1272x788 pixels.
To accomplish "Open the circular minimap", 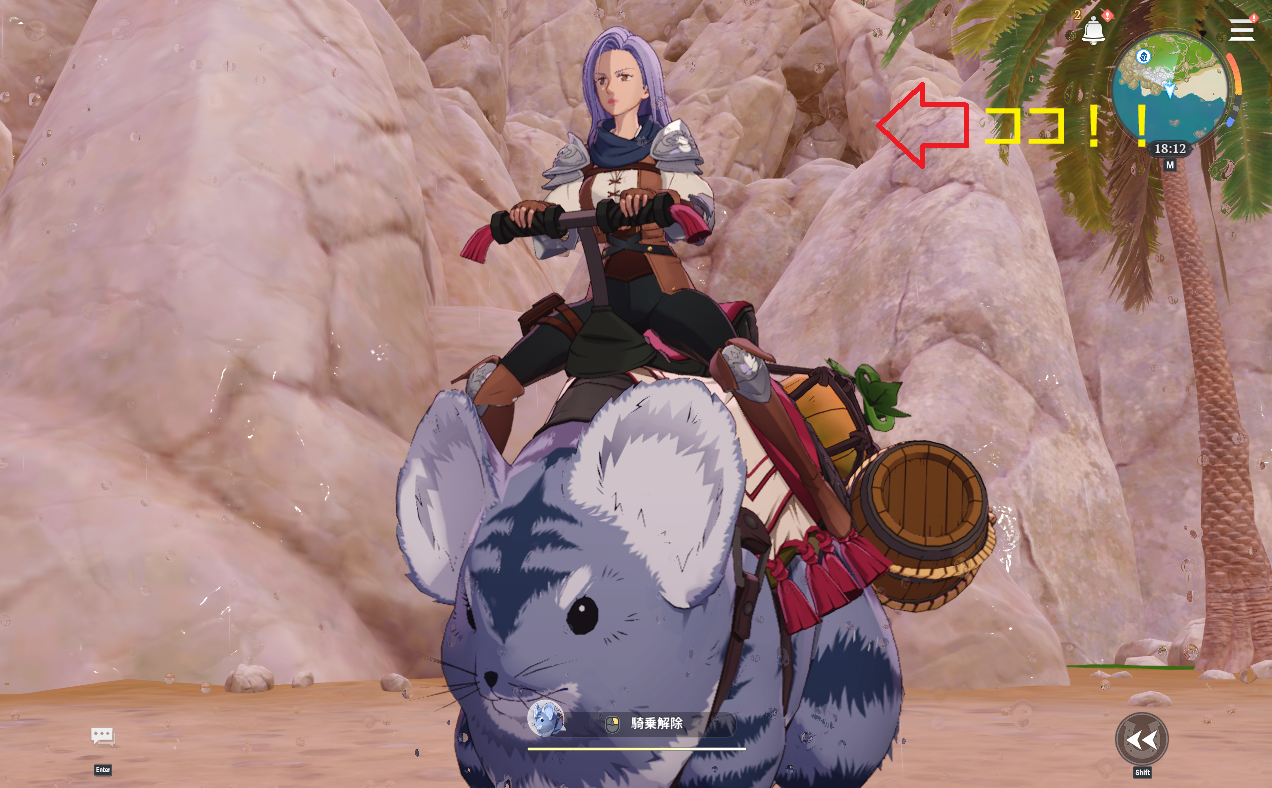I will pos(1171,88).
